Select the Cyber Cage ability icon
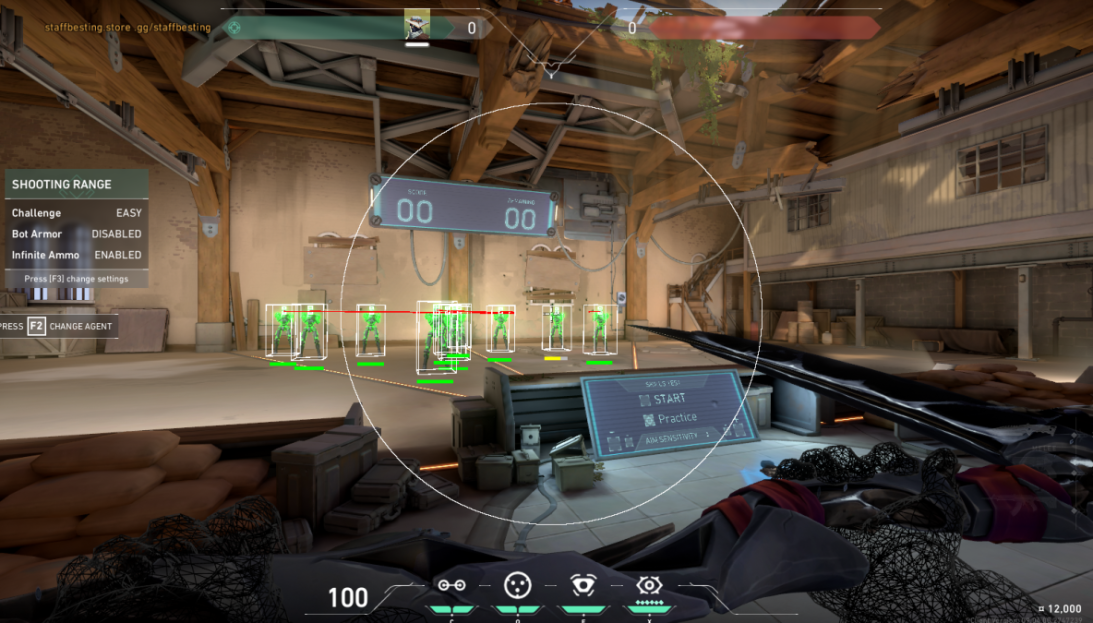 (x=517, y=585)
